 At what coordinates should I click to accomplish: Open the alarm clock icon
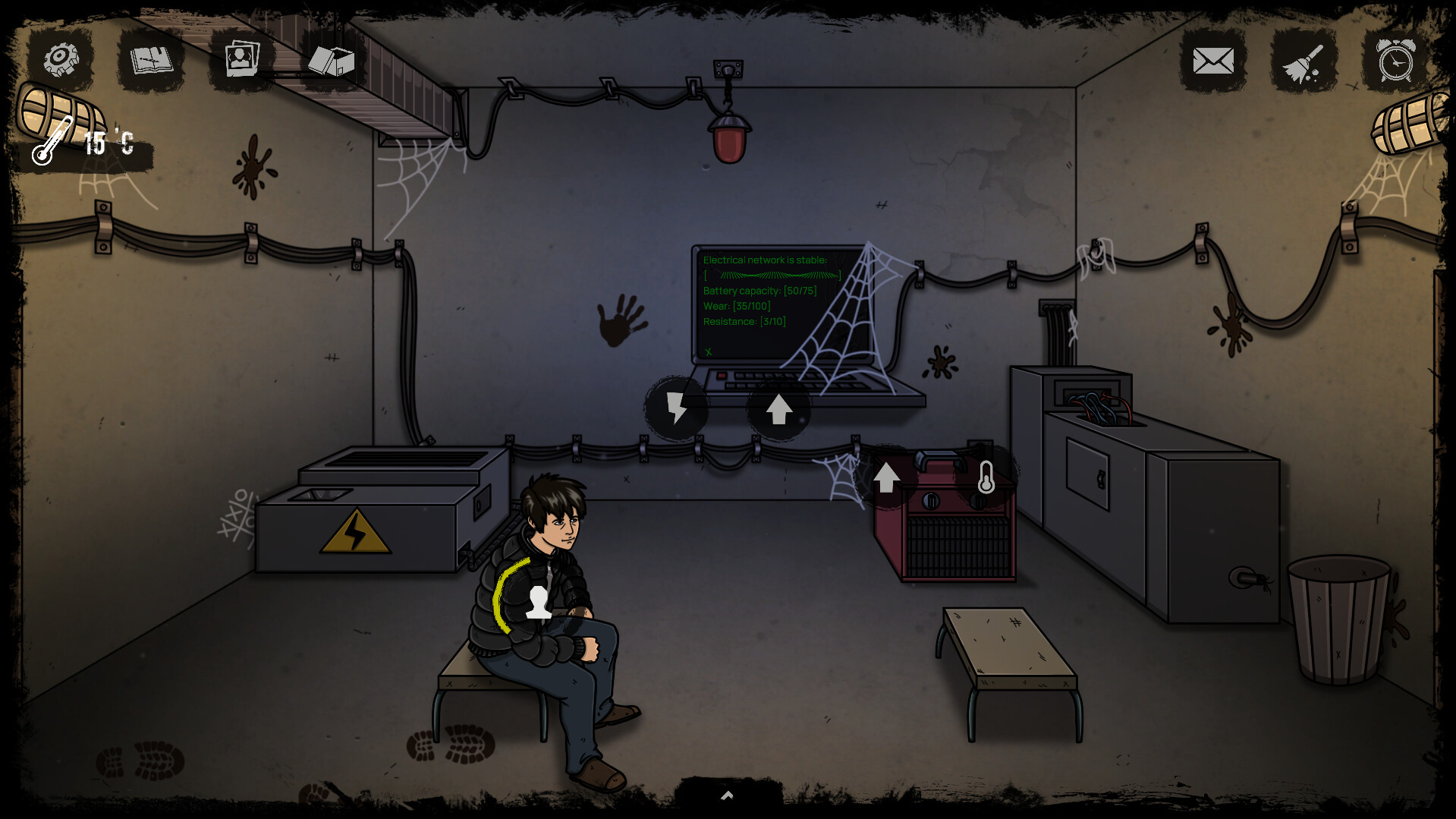pyautogui.click(x=1395, y=61)
